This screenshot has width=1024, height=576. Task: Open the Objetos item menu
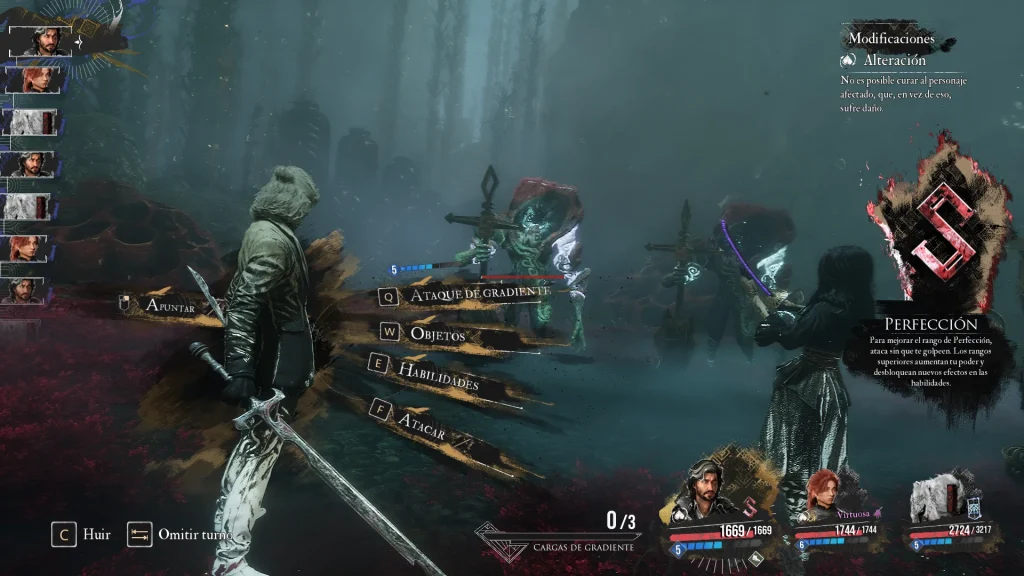tap(436, 334)
